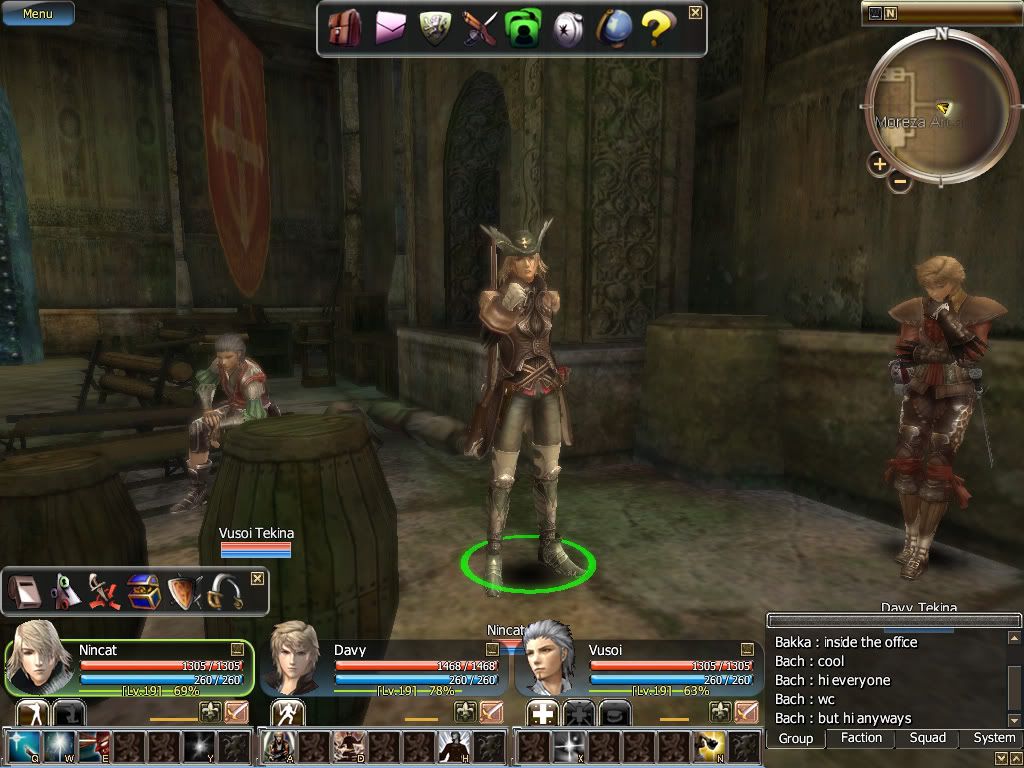
Task: Open the red backpack inventory
Action: point(345,28)
